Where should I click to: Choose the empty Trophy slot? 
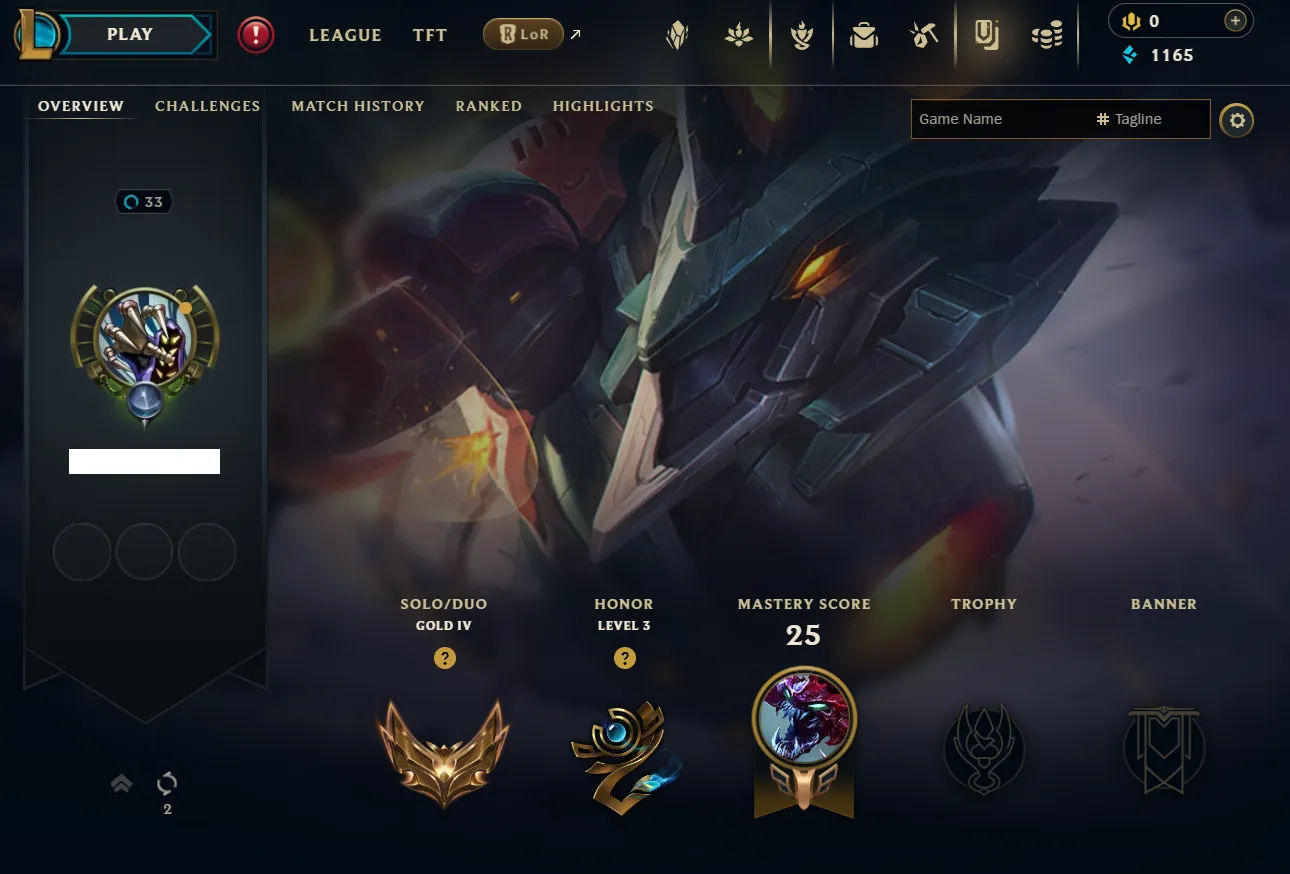pyautogui.click(x=984, y=750)
